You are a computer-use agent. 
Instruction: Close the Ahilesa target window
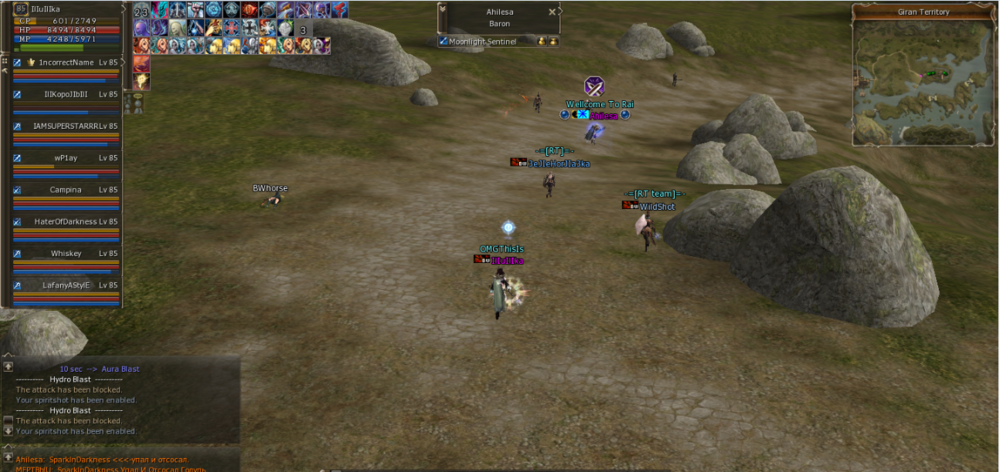click(552, 12)
